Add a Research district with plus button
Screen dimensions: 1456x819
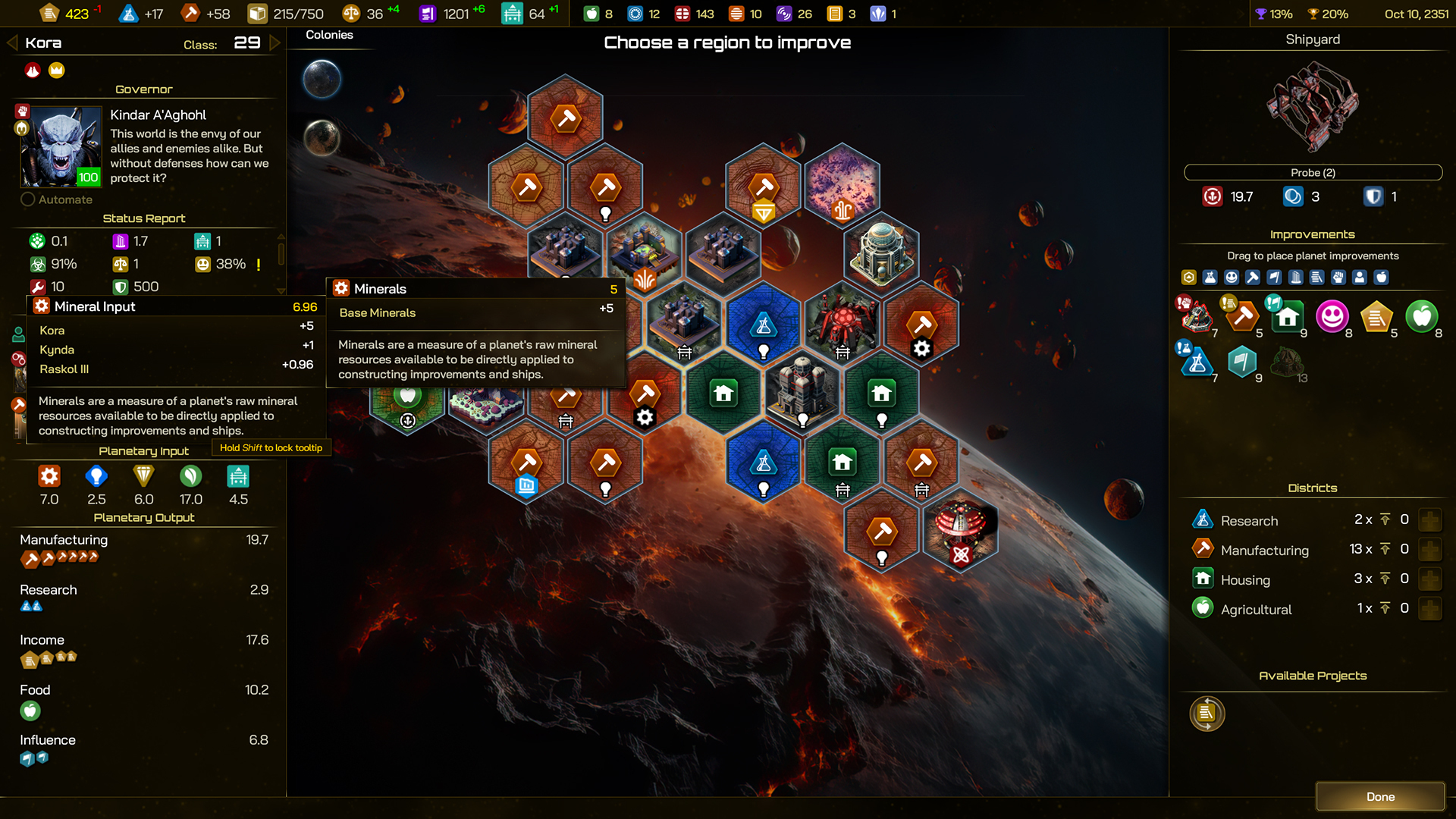coord(1430,520)
